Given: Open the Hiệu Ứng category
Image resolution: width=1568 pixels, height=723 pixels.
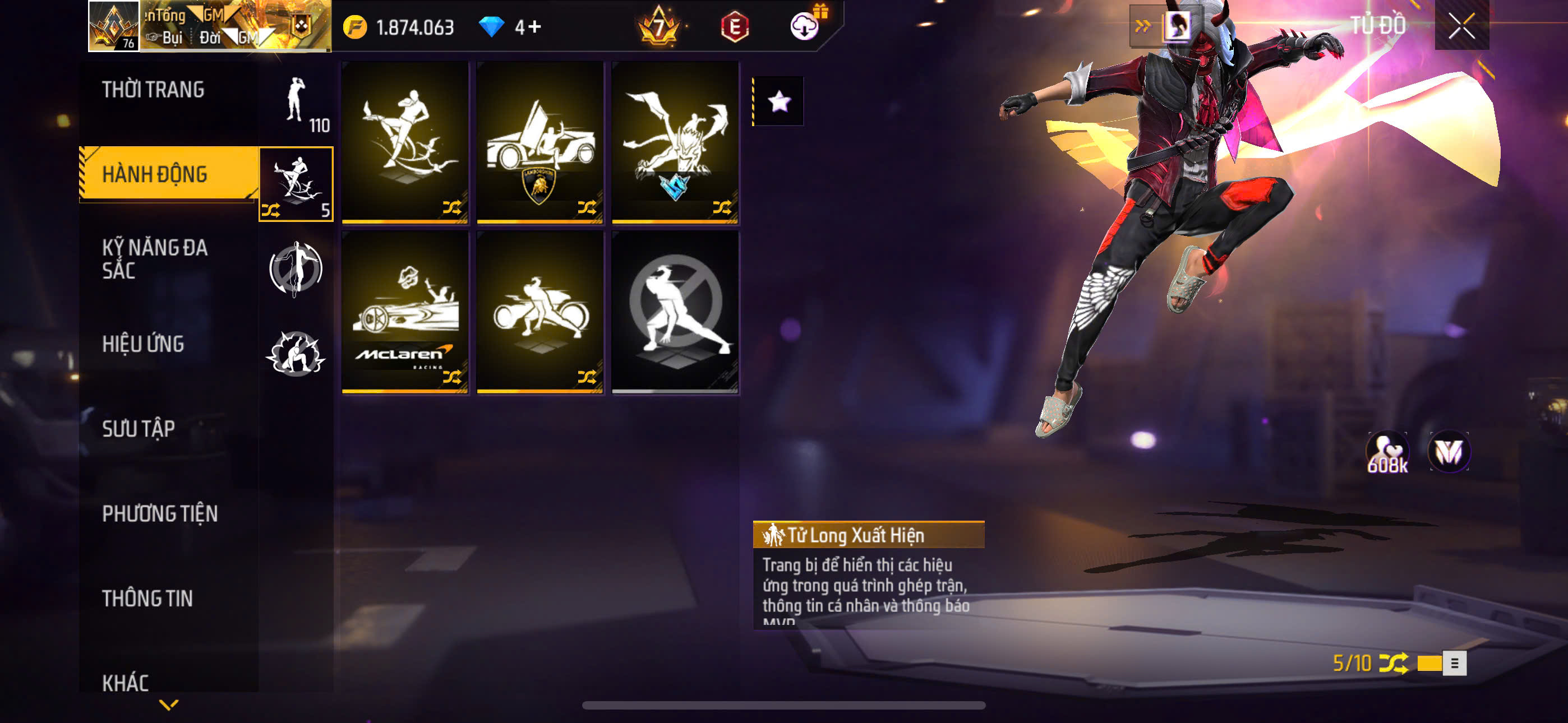Looking at the screenshot, I should pyautogui.click(x=143, y=344).
